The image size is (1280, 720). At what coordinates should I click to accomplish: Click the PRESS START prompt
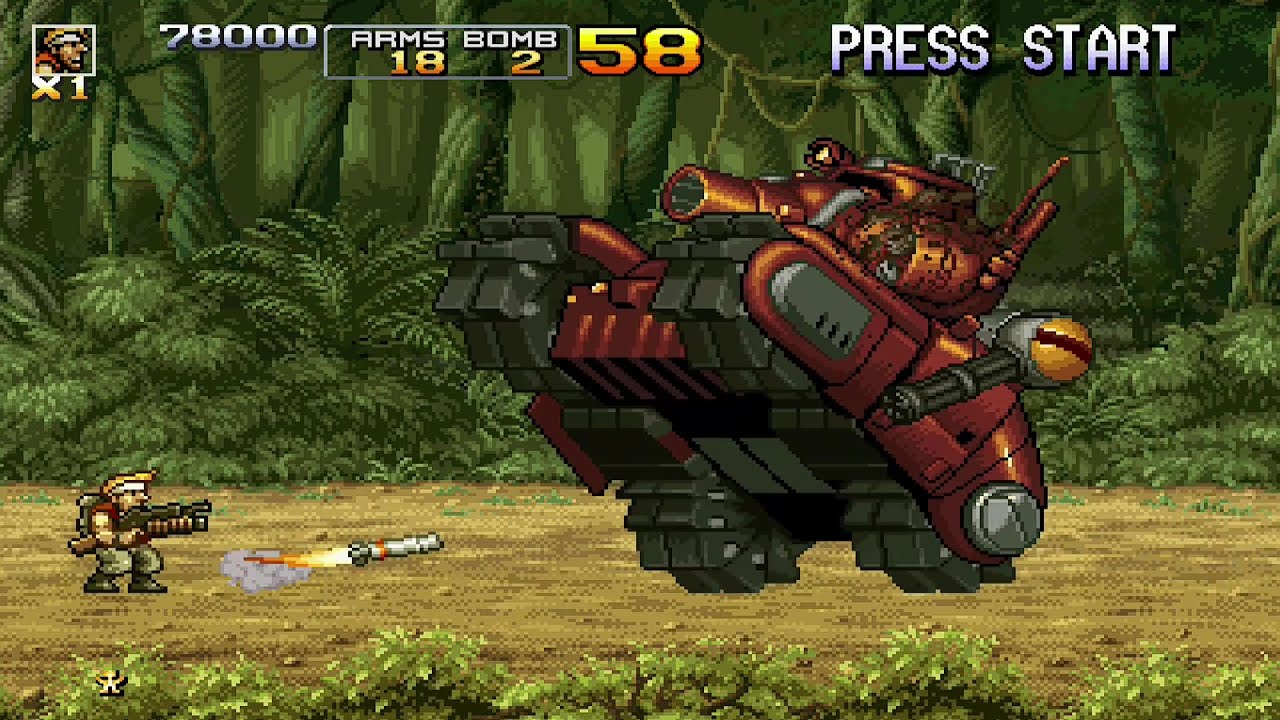point(1005,45)
